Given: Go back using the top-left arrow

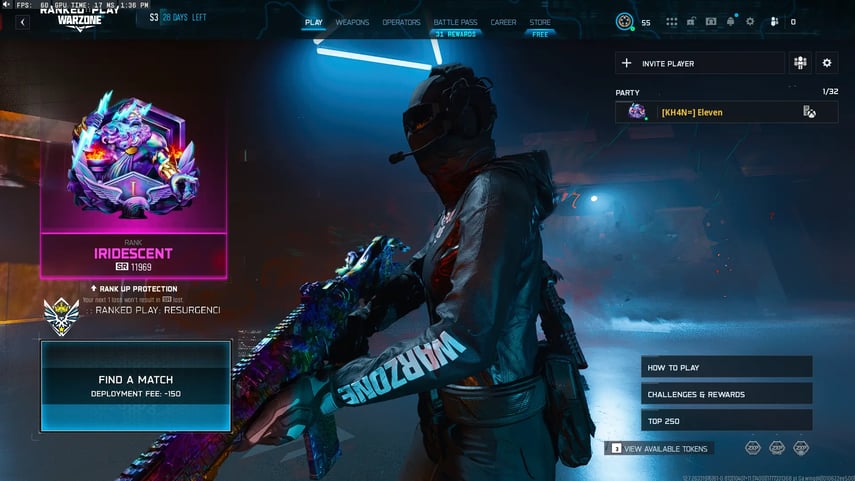Looking at the screenshot, I should click(x=22, y=22).
